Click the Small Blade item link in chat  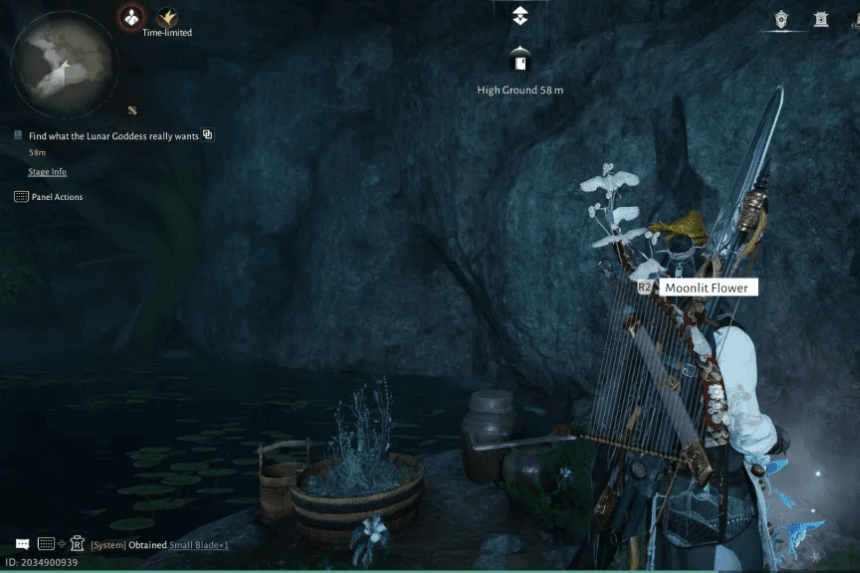198,545
